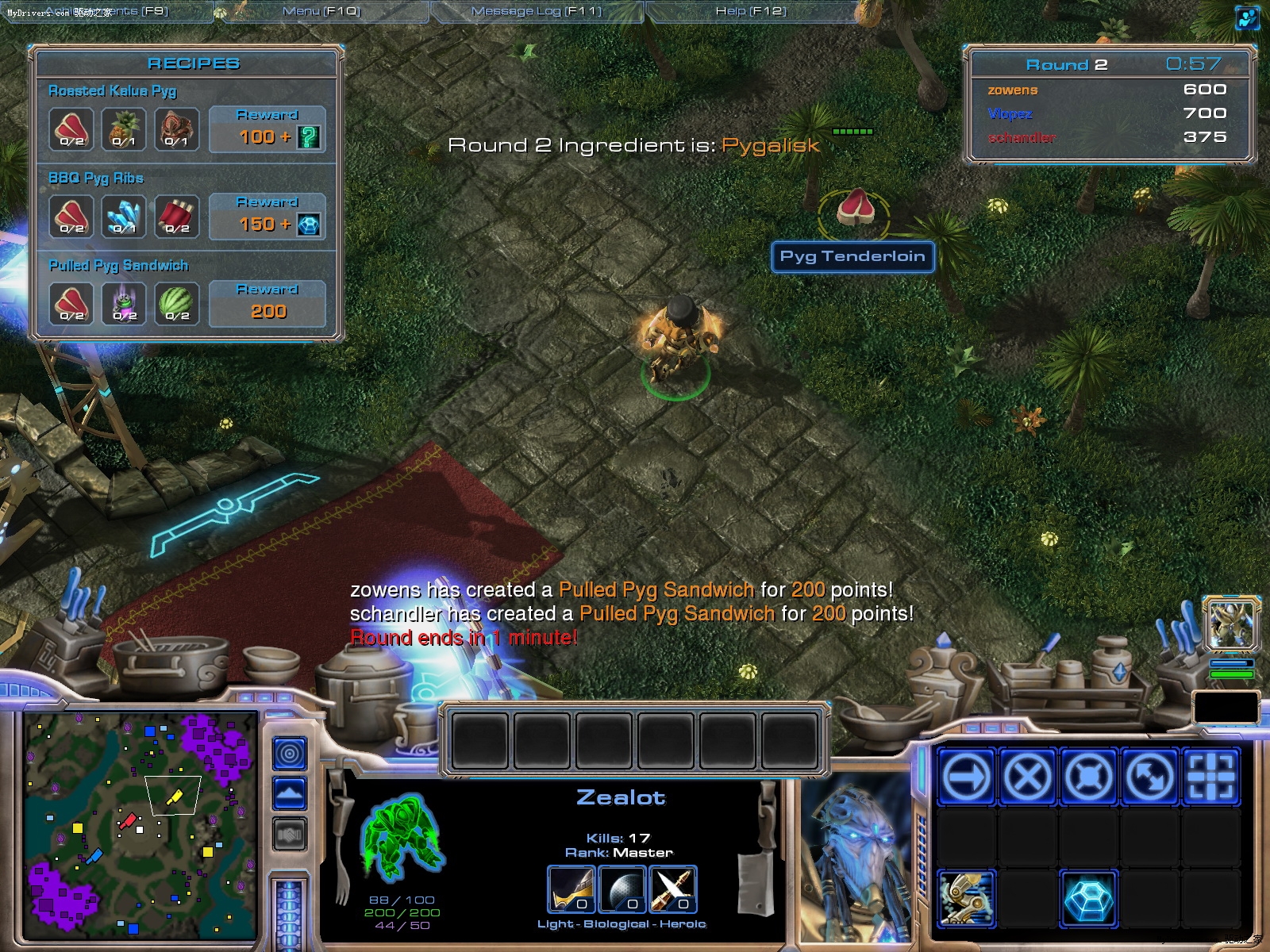This screenshot has width=1270, height=952.
Task: Click the shield upgrade icon
Action: (x=622, y=889)
